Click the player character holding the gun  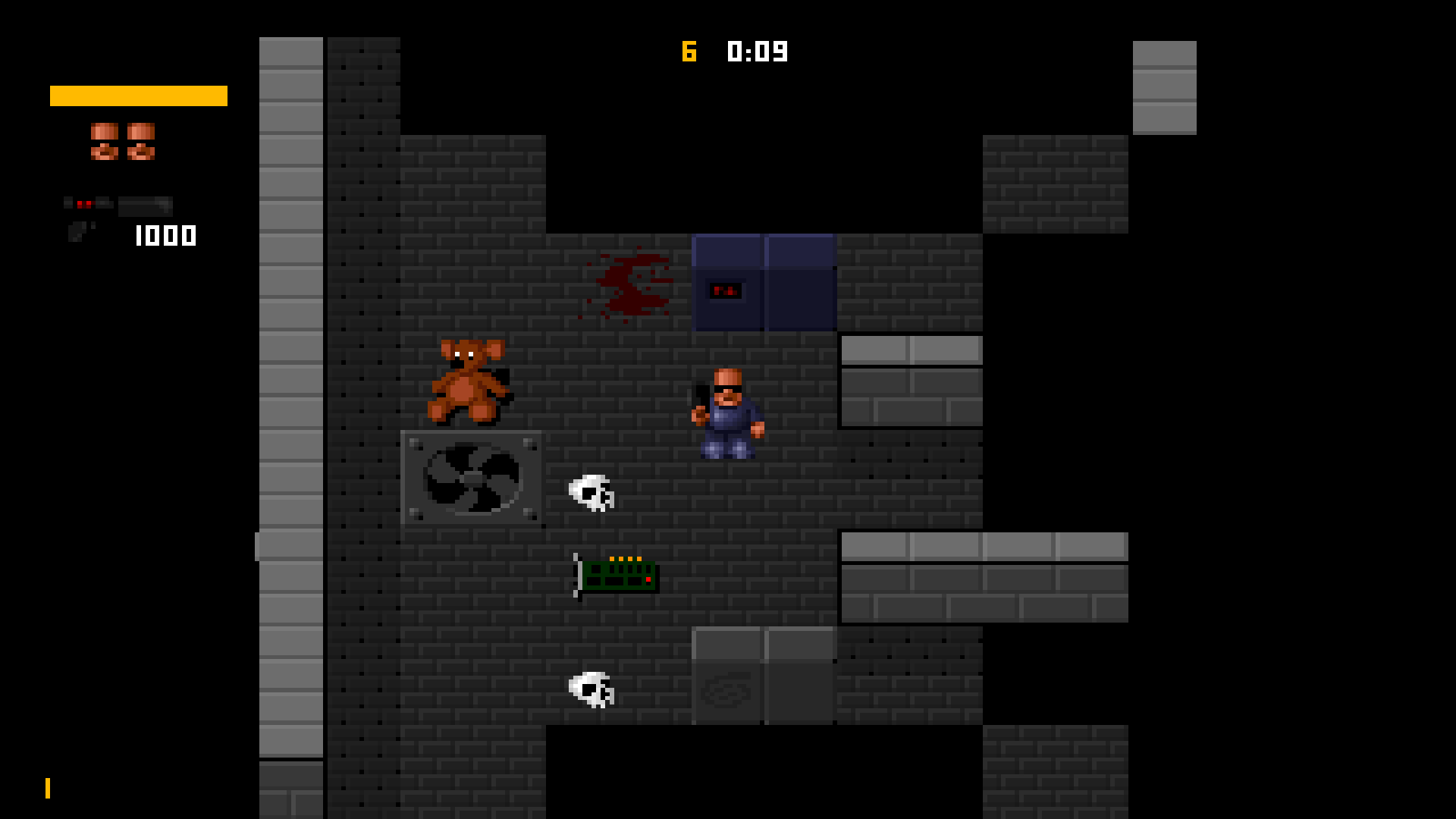726,413
